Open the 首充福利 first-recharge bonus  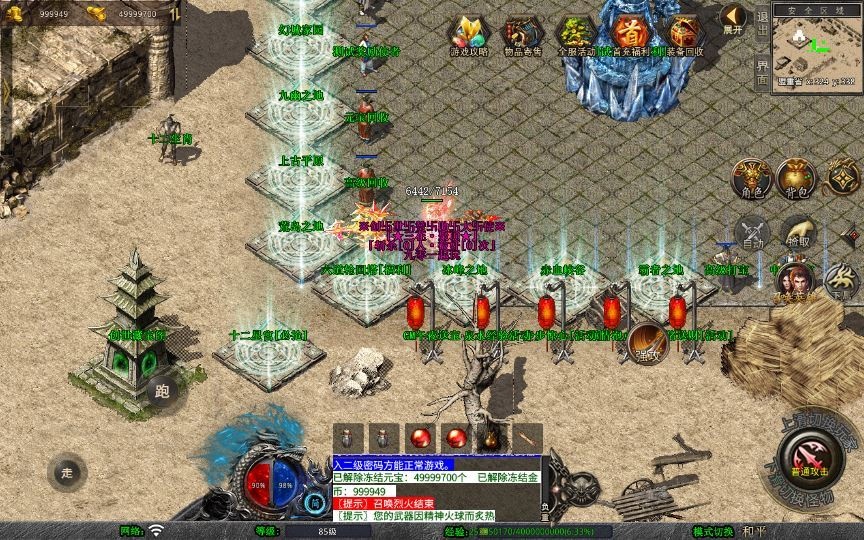point(629,34)
